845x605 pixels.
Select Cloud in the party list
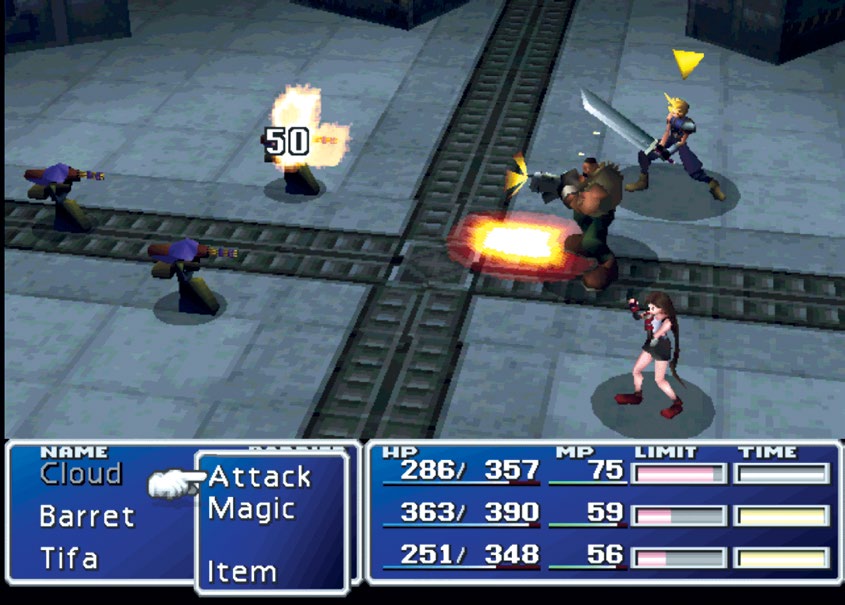(x=81, y=474)
